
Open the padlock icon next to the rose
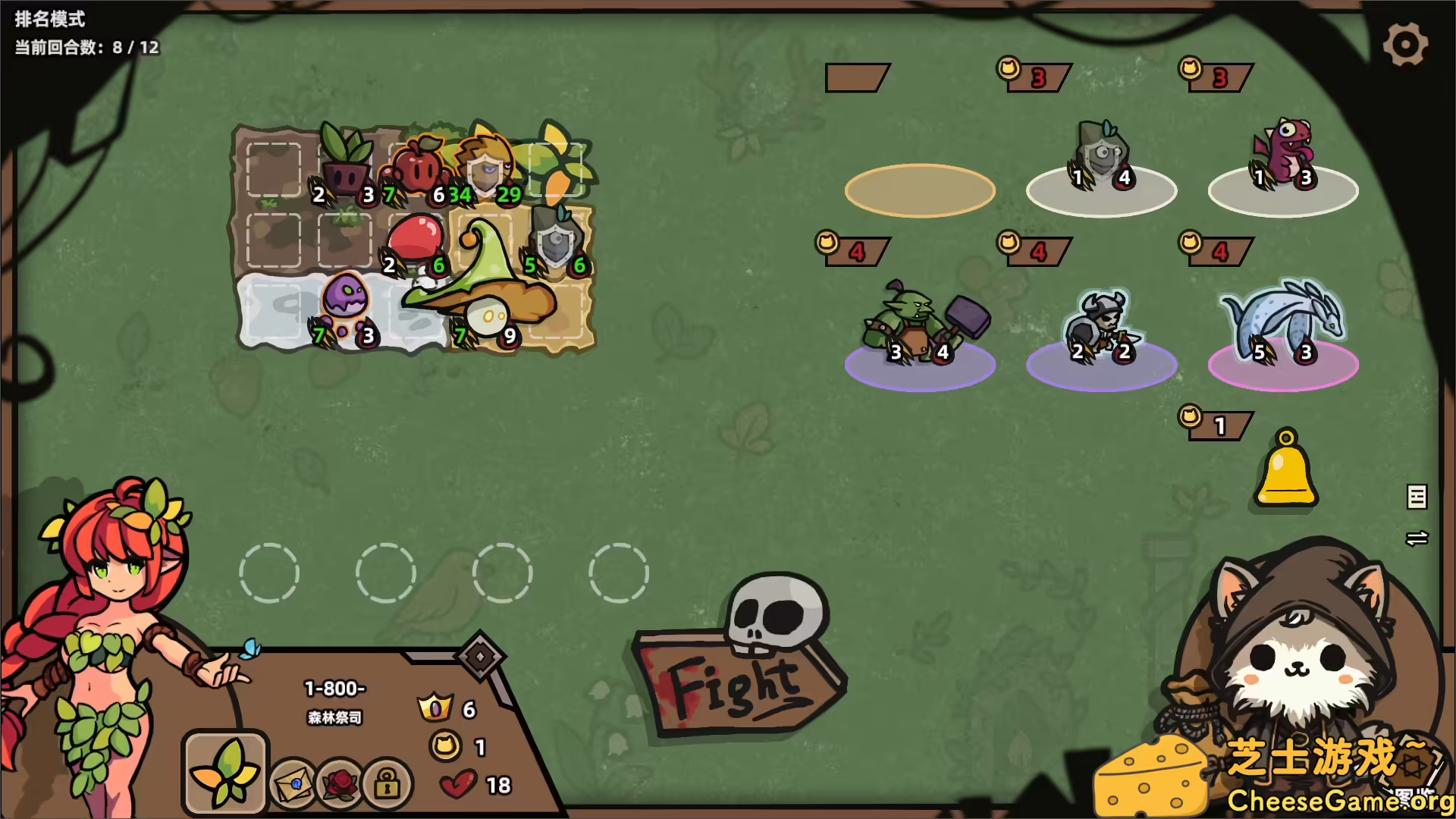390,783
